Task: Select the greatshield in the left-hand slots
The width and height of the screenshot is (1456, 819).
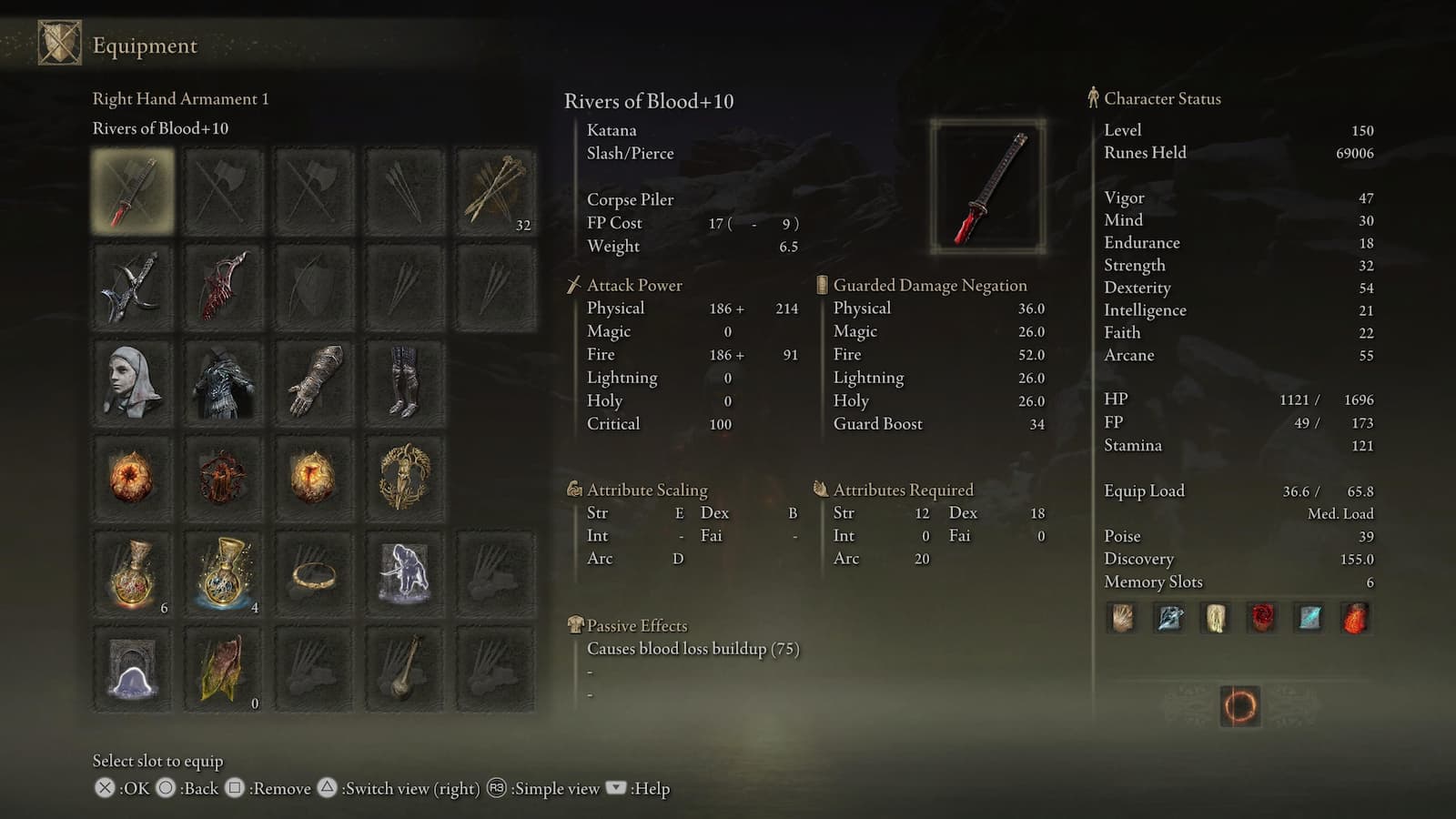Action: 314,287
